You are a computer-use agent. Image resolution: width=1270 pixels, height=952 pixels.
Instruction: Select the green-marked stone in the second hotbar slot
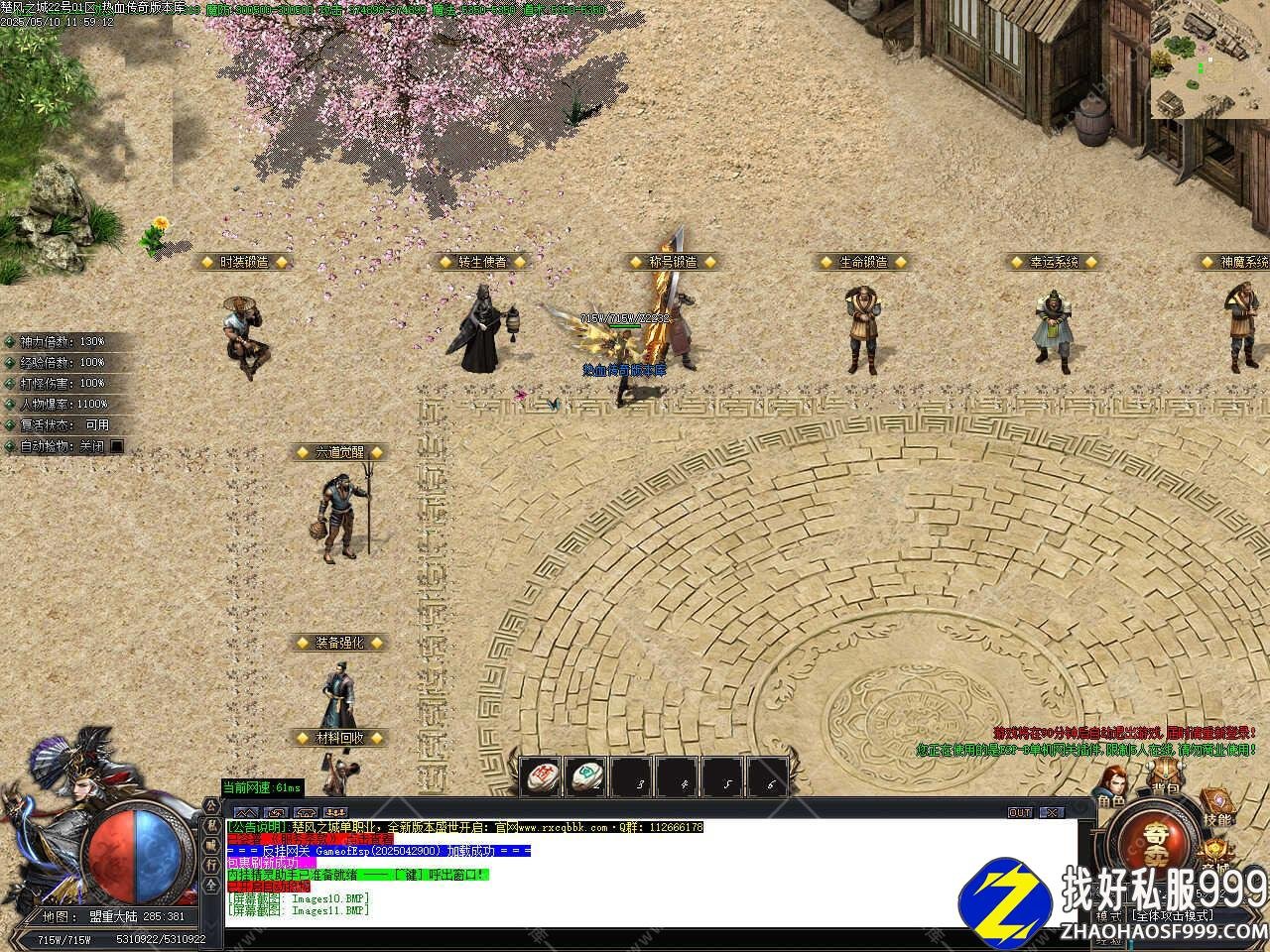tap(587, 777)
